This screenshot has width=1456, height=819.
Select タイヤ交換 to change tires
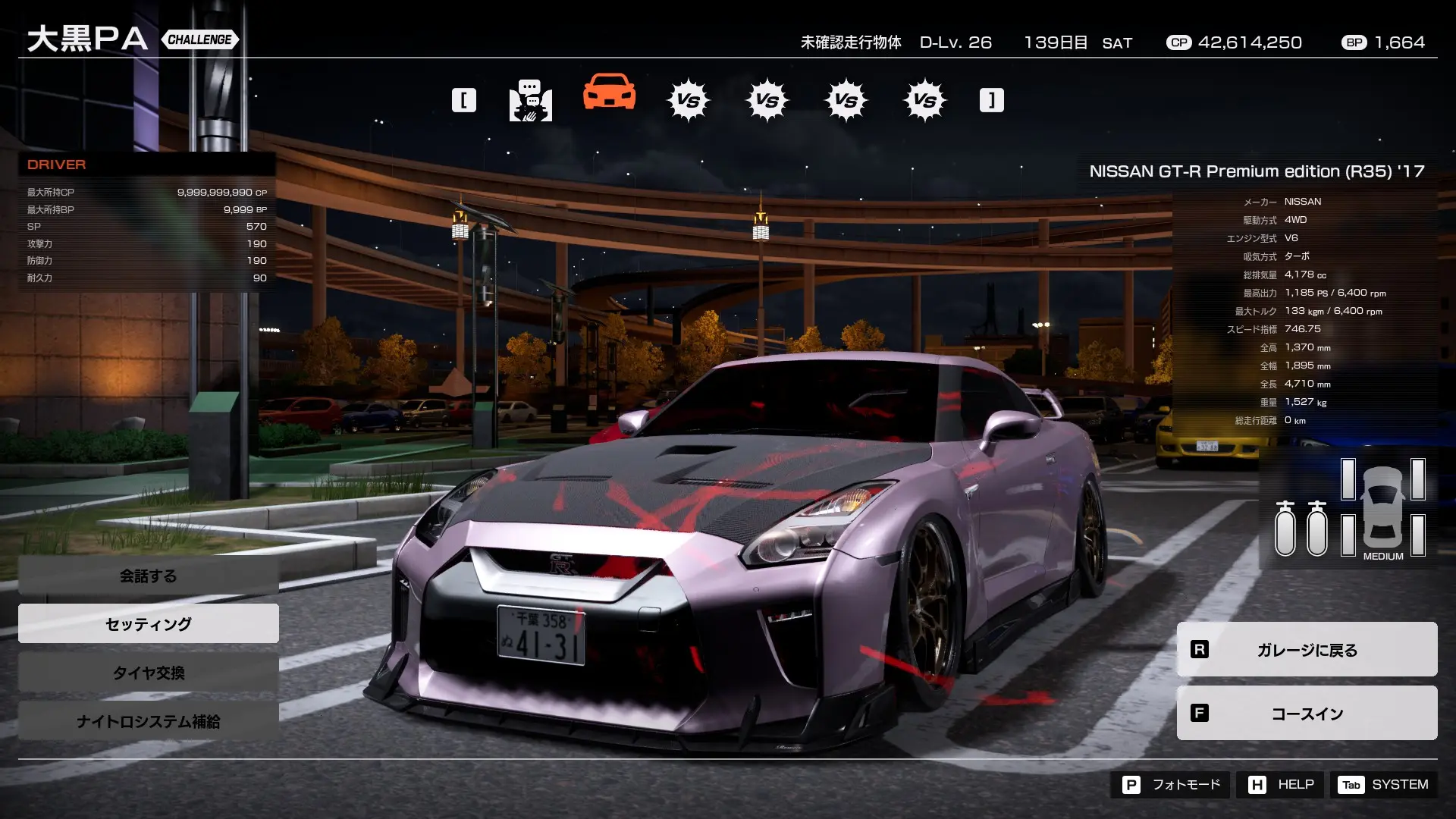147,672
